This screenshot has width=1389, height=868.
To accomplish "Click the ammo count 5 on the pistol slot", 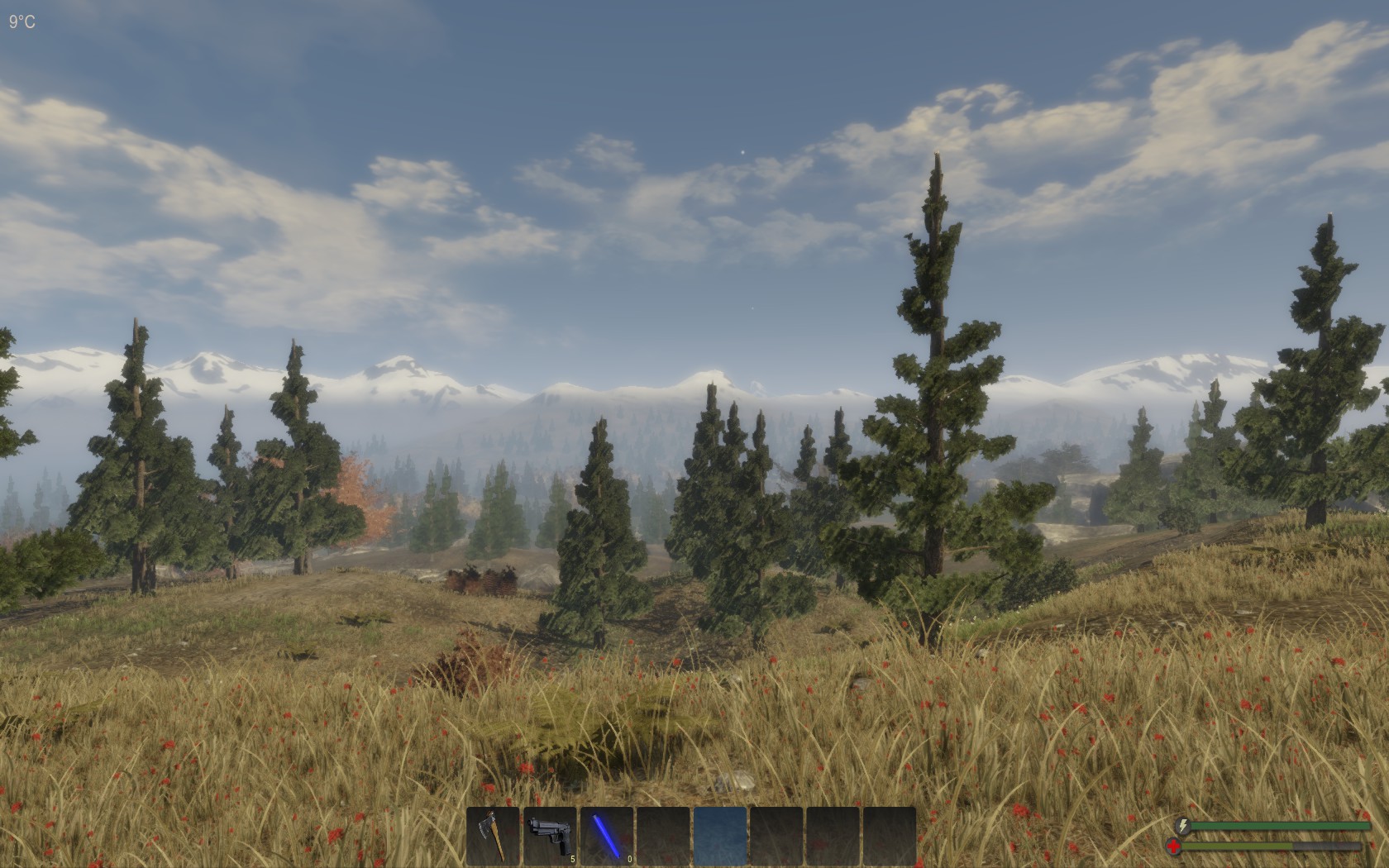I will coord(572,858).
